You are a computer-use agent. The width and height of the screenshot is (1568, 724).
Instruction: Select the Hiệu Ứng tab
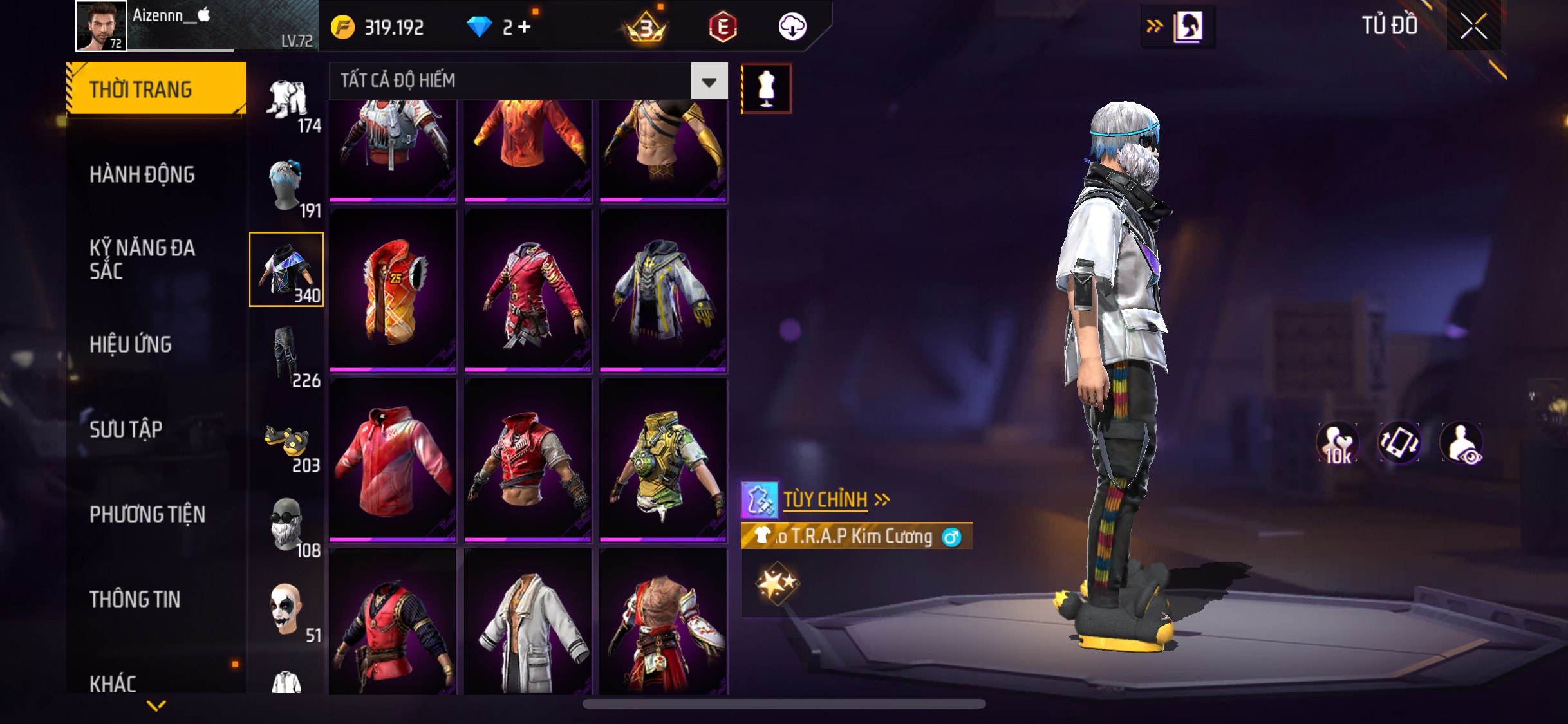pyautogui.click(x=131, y=345)
